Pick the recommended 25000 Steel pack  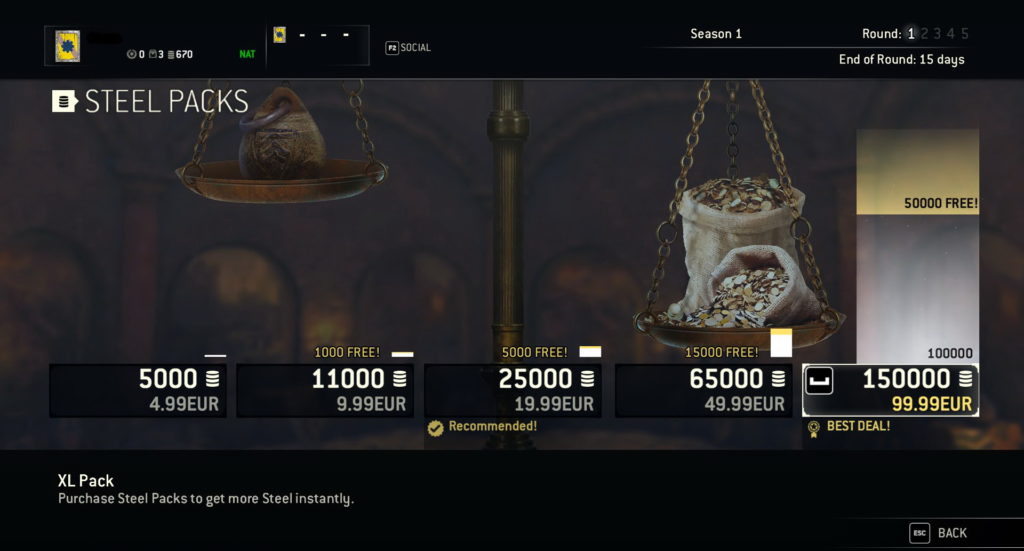[513, 390]
